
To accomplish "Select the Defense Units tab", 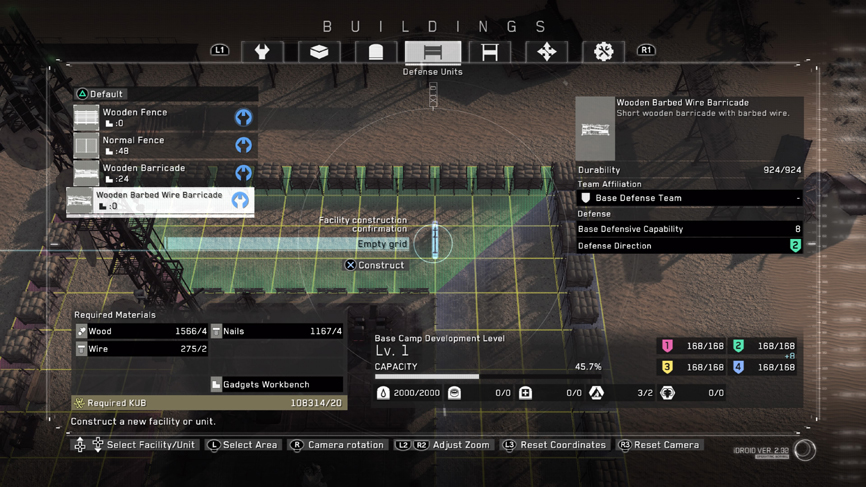I will 433,52.
